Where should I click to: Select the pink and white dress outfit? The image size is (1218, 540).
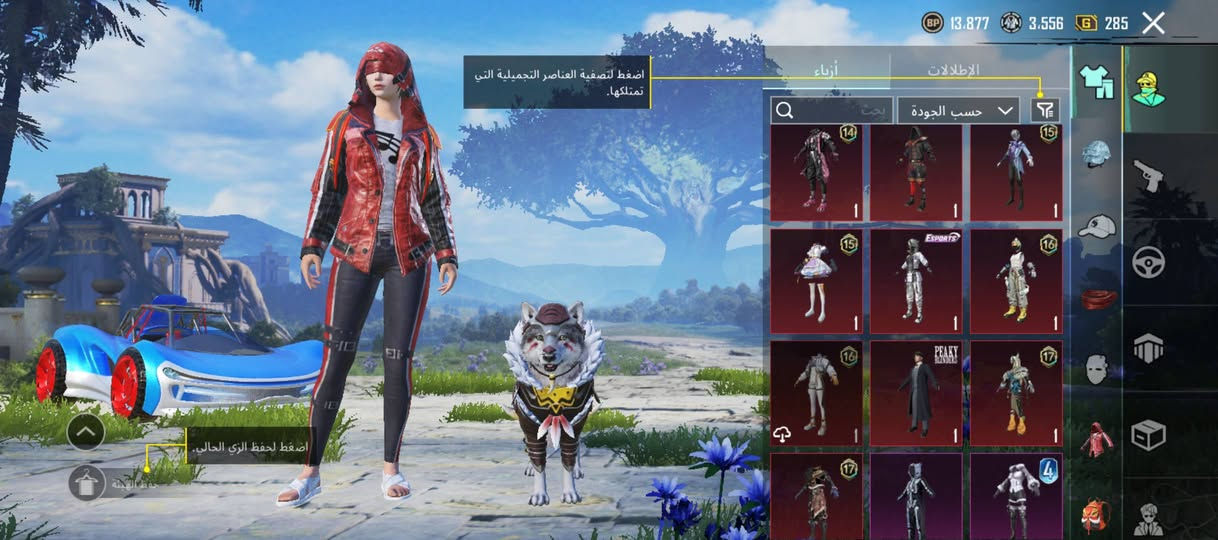(x=816, y=281)
